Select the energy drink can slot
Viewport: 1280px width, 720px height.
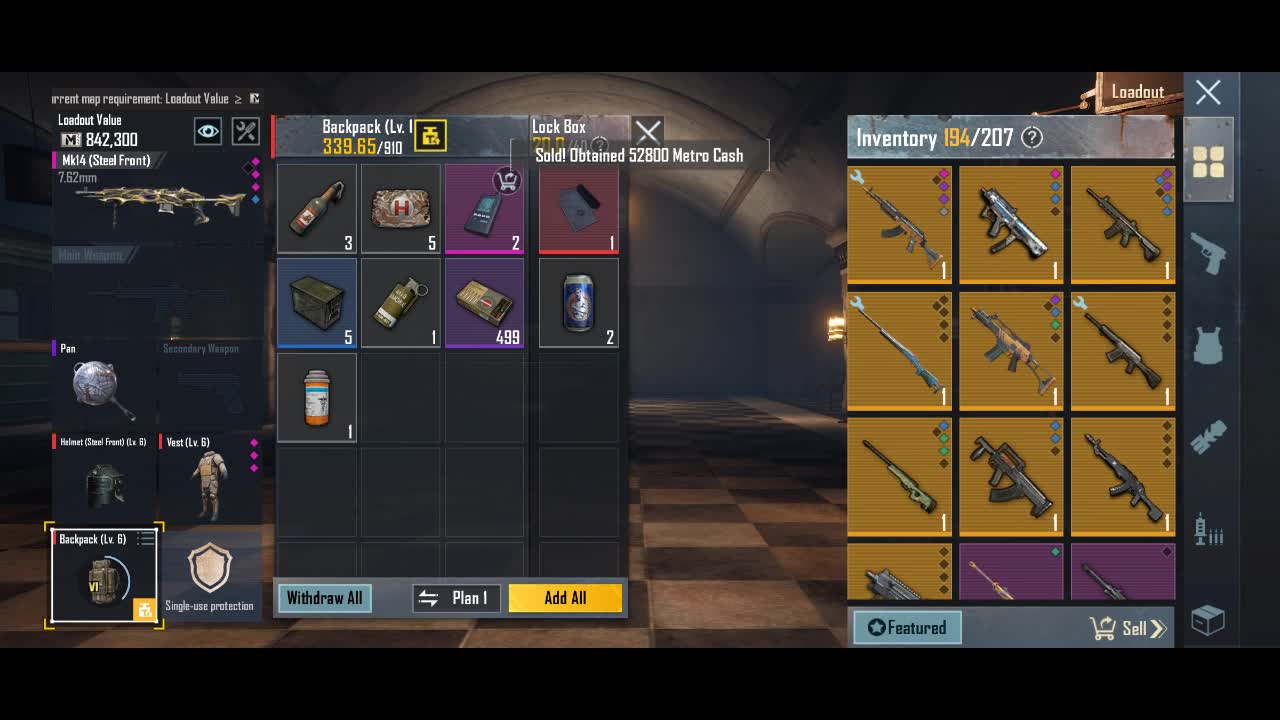(578, 303)
